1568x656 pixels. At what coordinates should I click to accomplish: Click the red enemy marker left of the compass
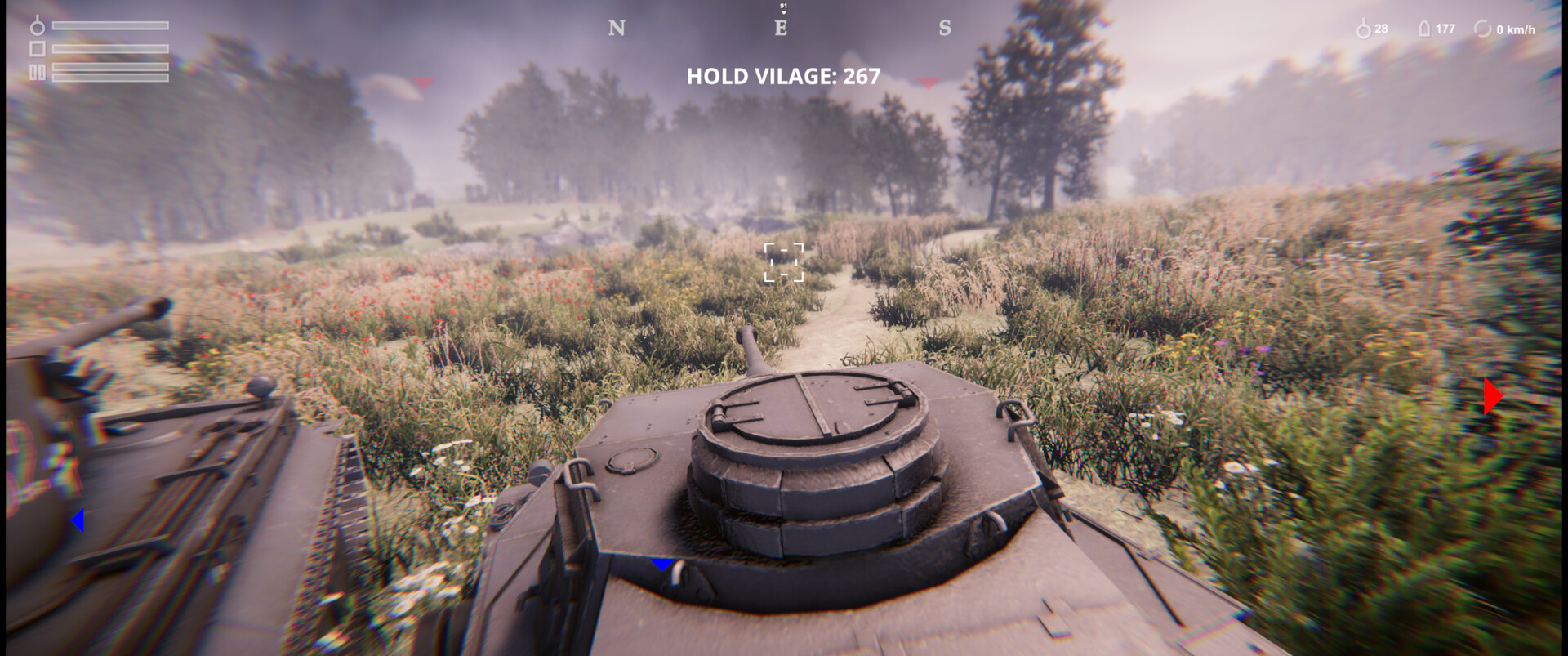[424, 82]
